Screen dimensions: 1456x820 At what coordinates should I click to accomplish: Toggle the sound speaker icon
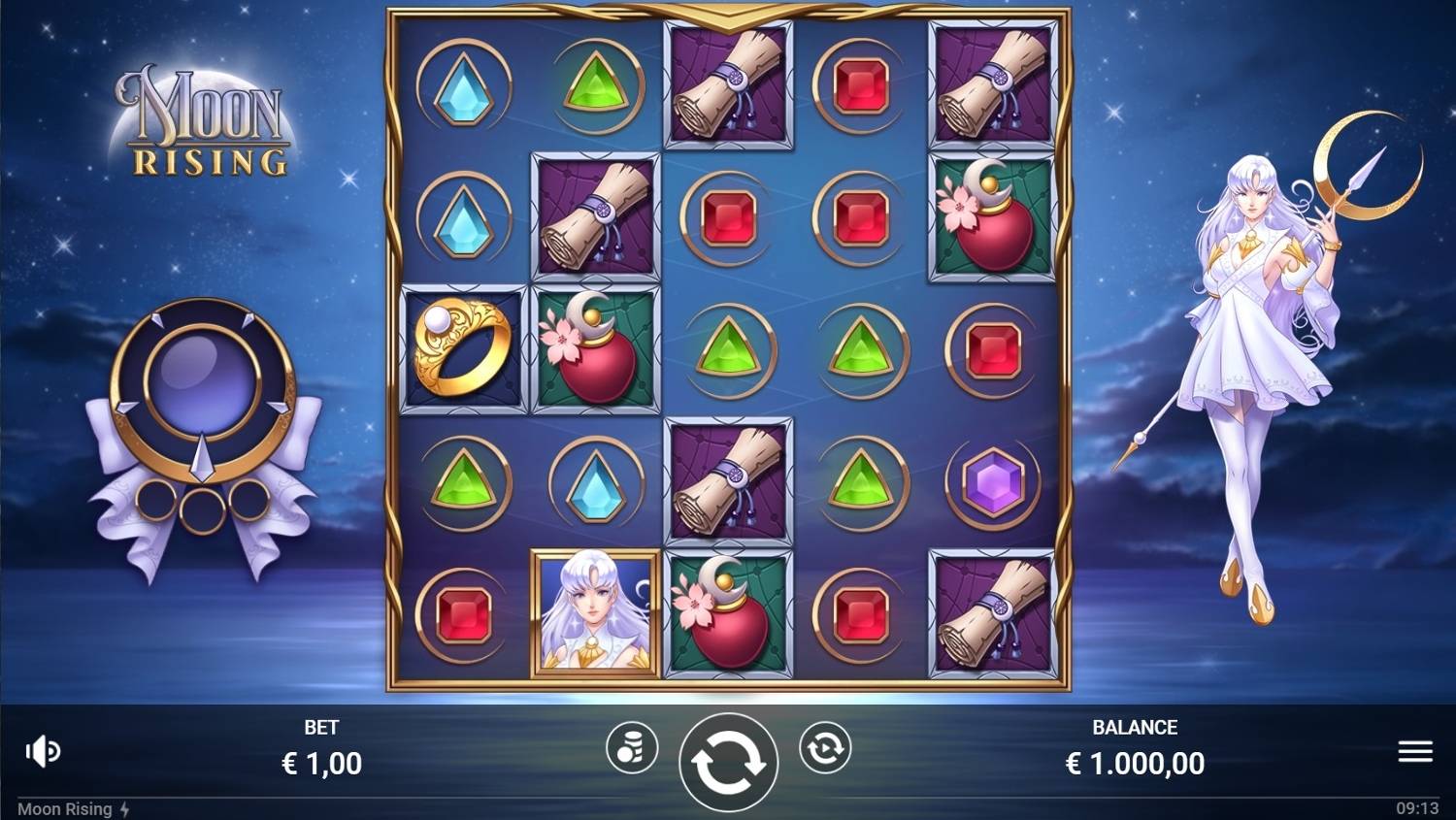(43, 751)
